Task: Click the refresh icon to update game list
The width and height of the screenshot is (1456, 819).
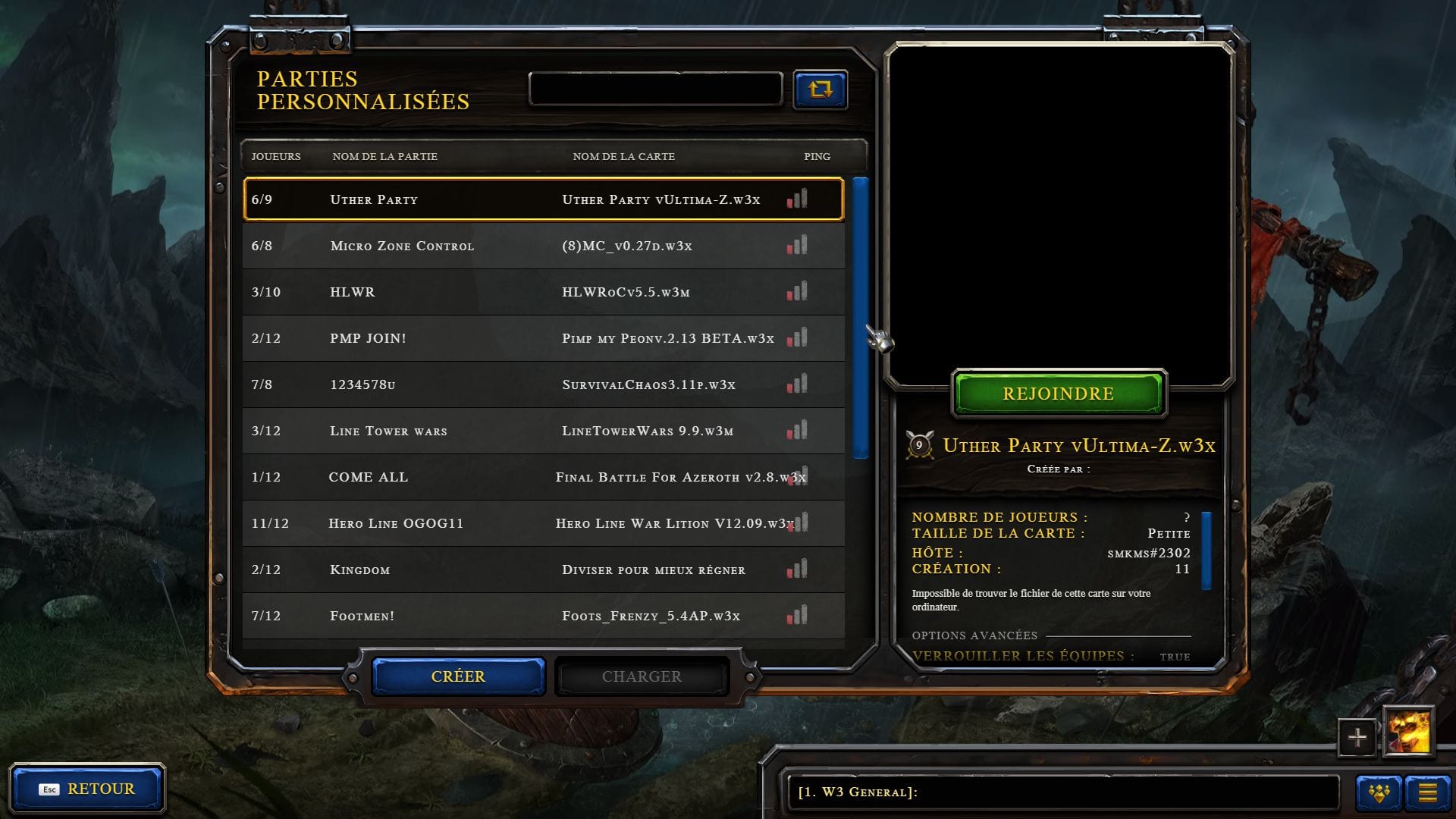Action: click(x=821, y=89)
